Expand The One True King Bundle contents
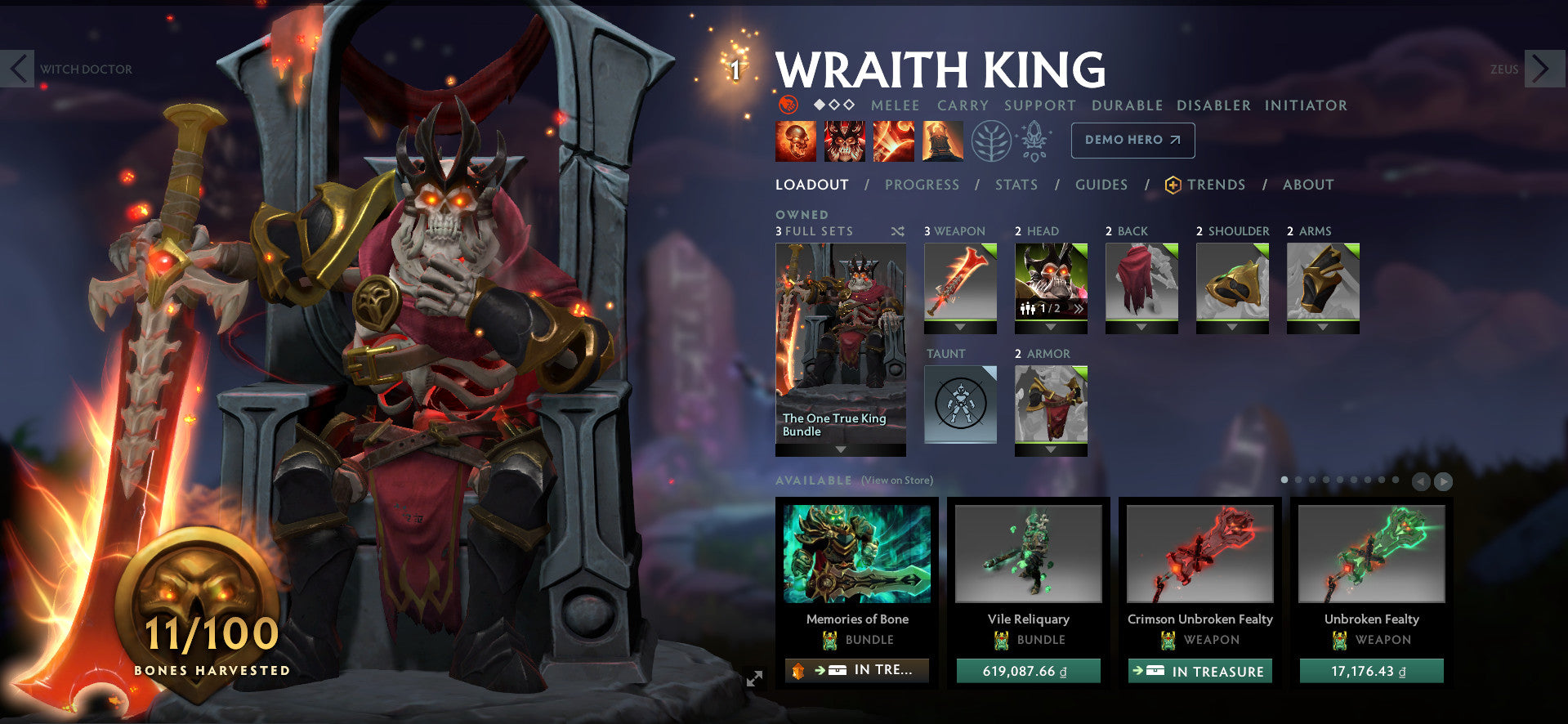The height and width of the screenshot is (724, 1568). pyautogui.click(x=840, y=450)
